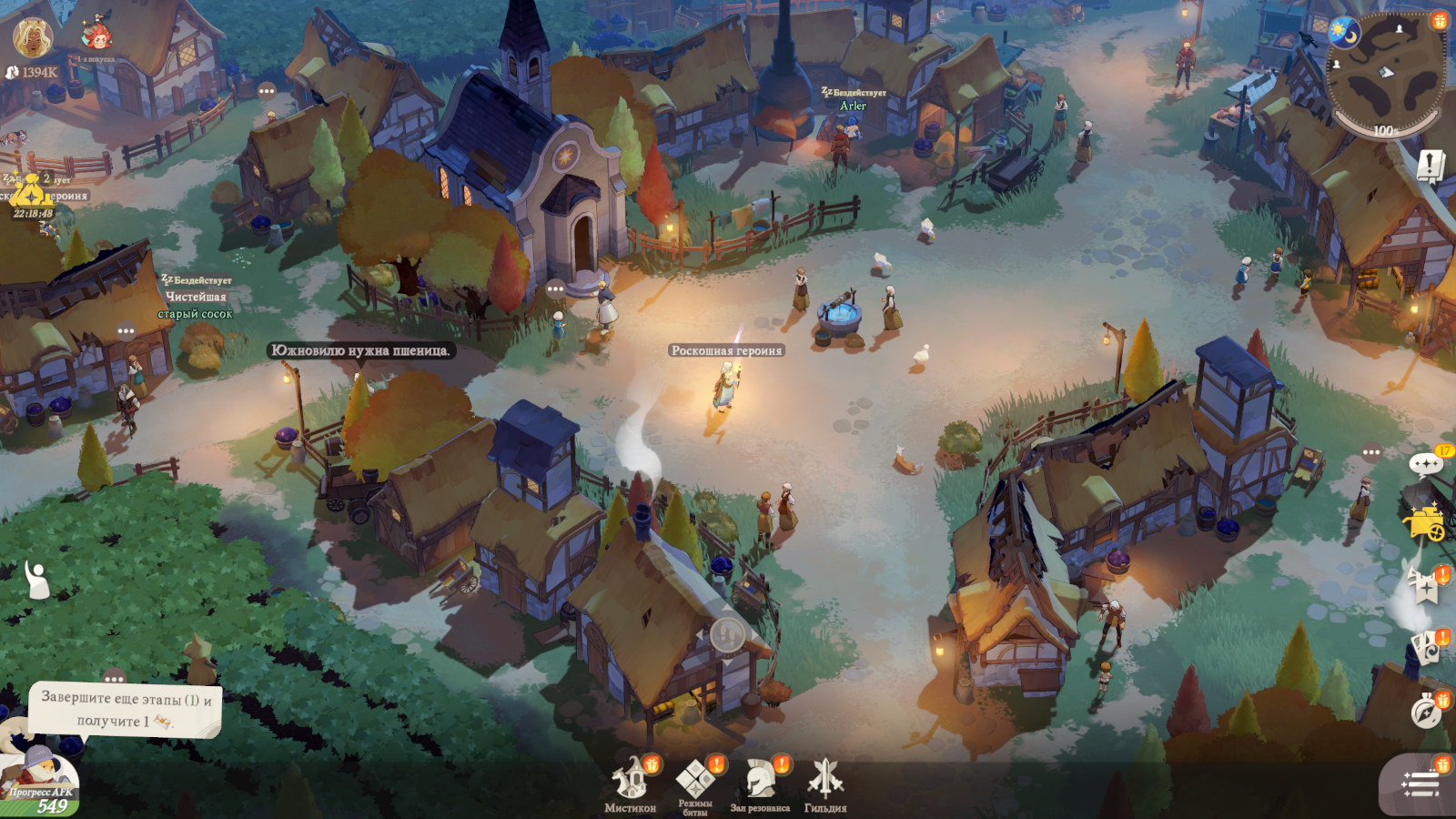Open Режимы битвы battle modes
Viewport: 1456px width, 819px height.
click(x=695, y=784)
